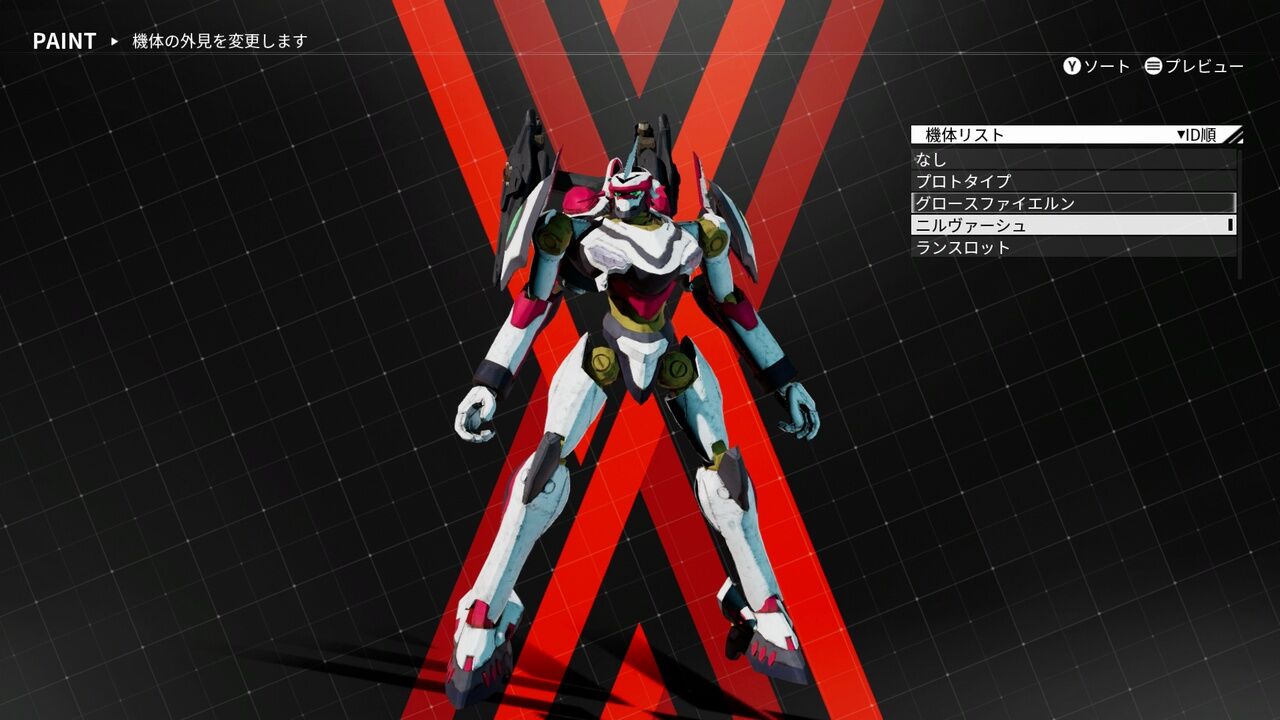
Task: Click the ▼ triangle on the ID順 selector
Action: pos(1183,133)
